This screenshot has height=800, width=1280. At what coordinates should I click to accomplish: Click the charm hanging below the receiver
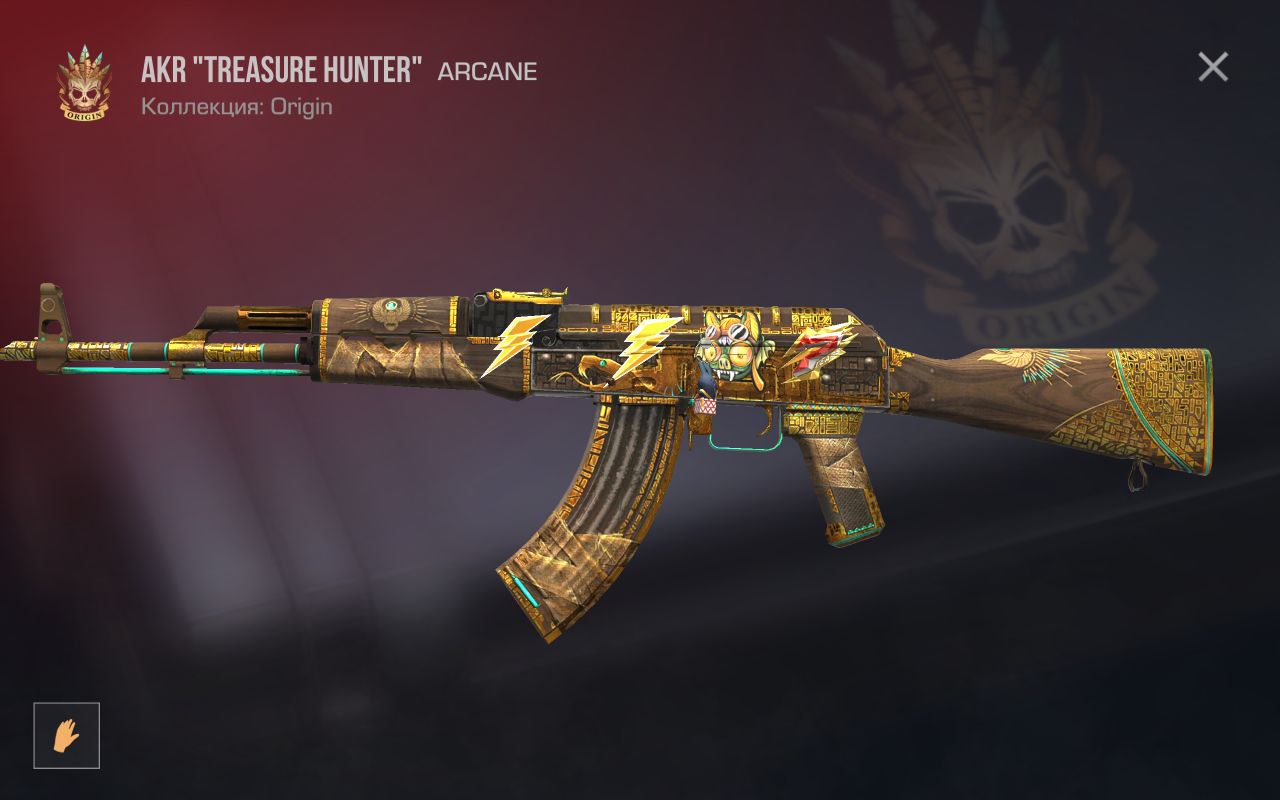pyautogui.click(x=707, y=408)
